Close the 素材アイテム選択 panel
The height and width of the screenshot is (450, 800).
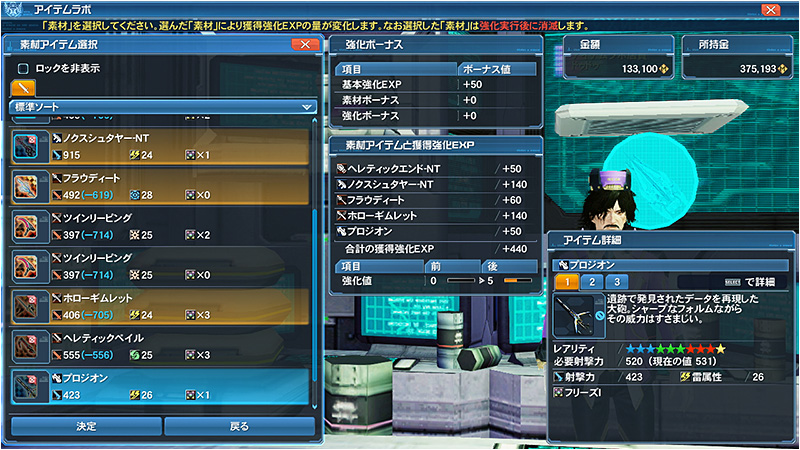[x=304, y=45]
